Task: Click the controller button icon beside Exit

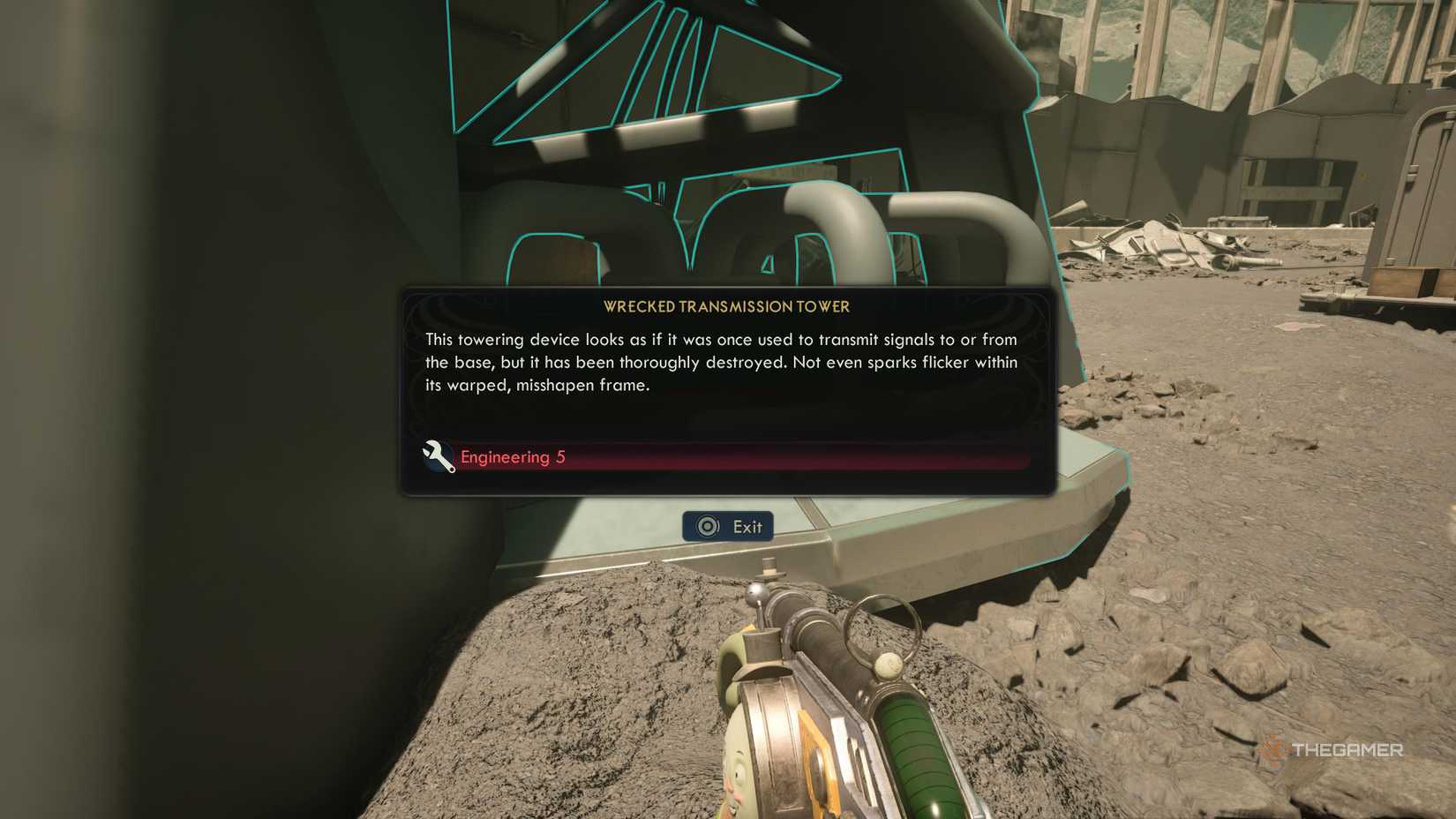Action: point(705,526)
